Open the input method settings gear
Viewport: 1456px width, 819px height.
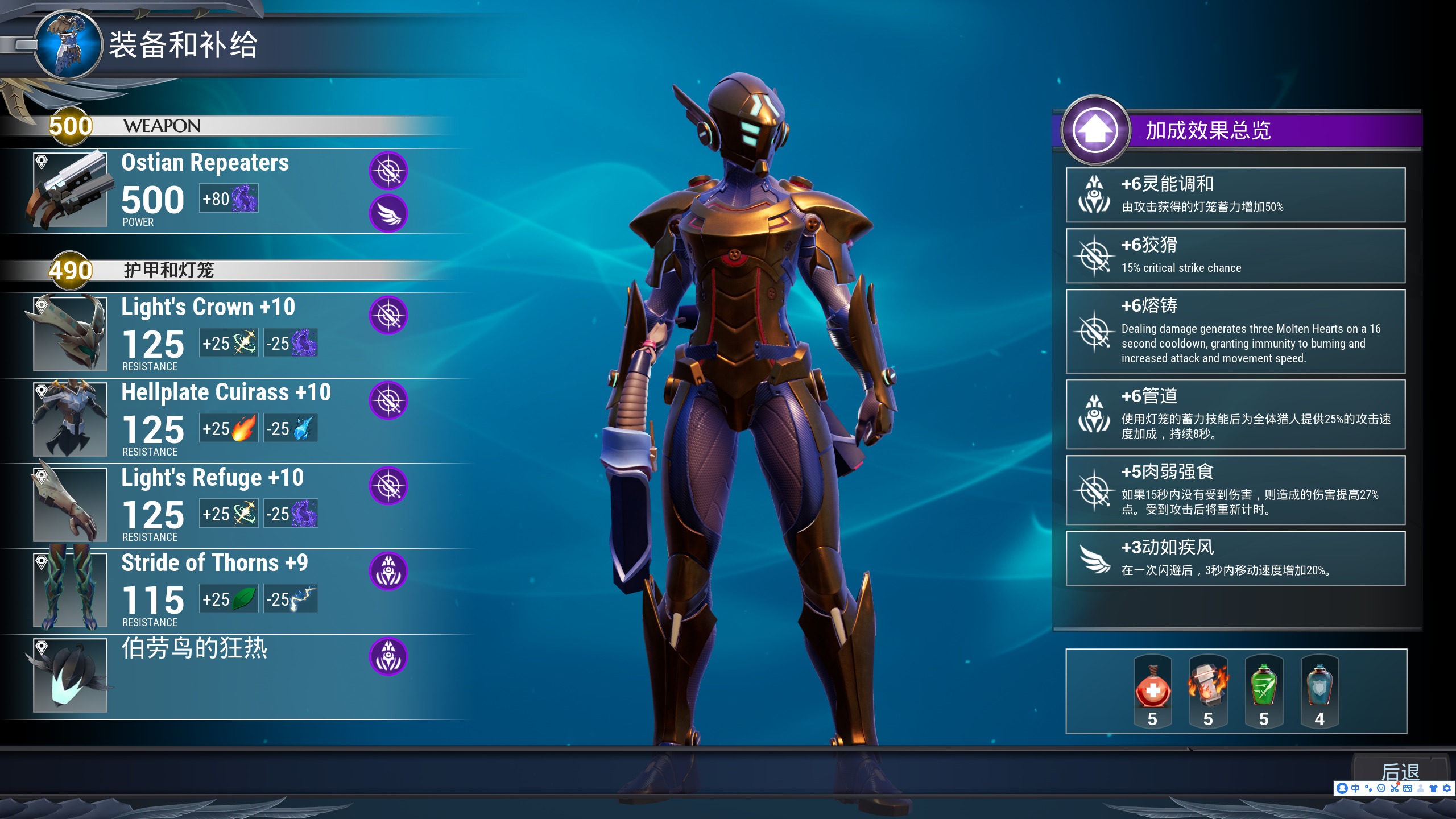click(x=1447, y=788)
